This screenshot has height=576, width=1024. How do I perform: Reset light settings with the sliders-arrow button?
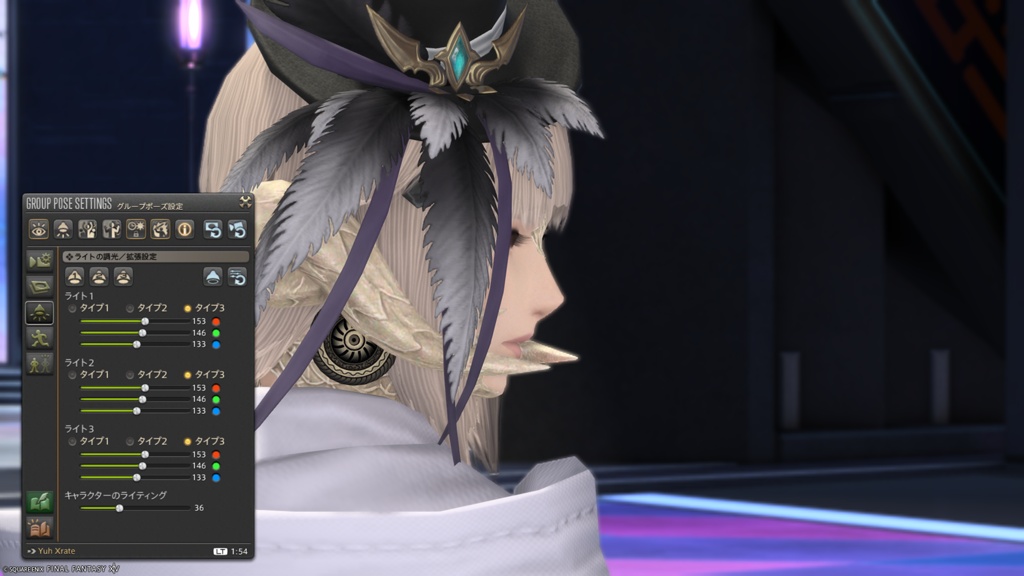tap(237, 277)
